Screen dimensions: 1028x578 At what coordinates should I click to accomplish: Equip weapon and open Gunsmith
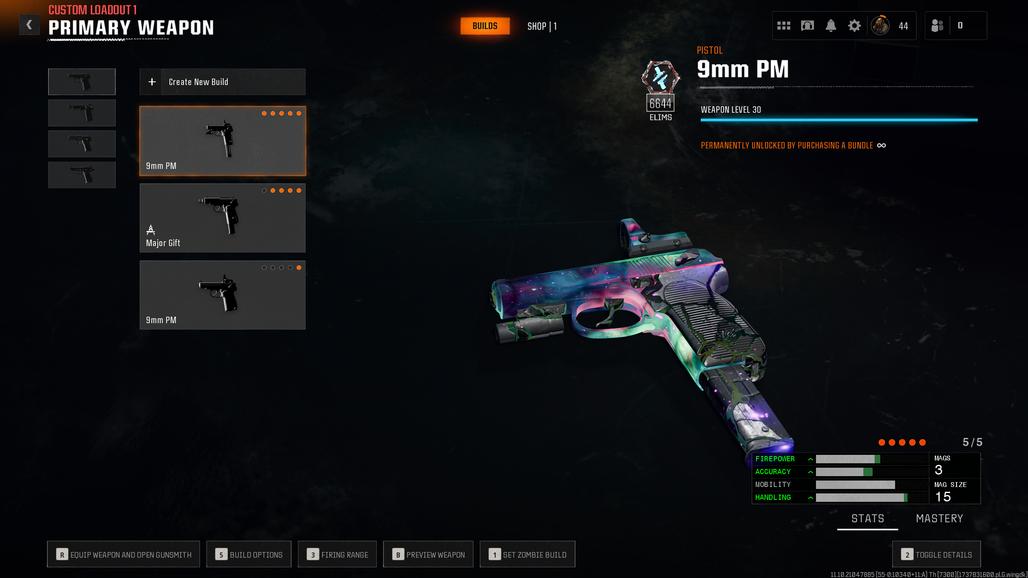(x=124, y=554)
